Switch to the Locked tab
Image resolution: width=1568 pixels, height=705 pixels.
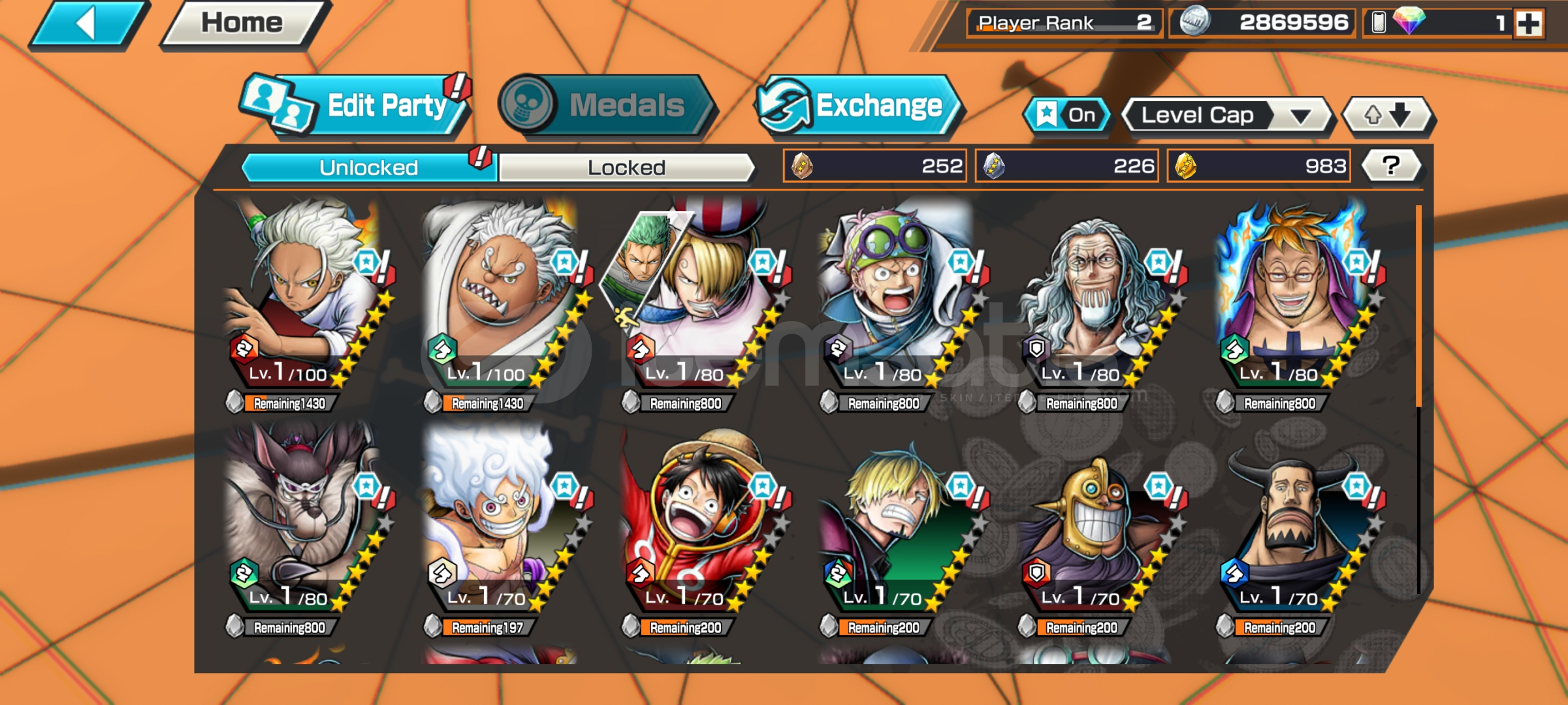click(626, 168)
